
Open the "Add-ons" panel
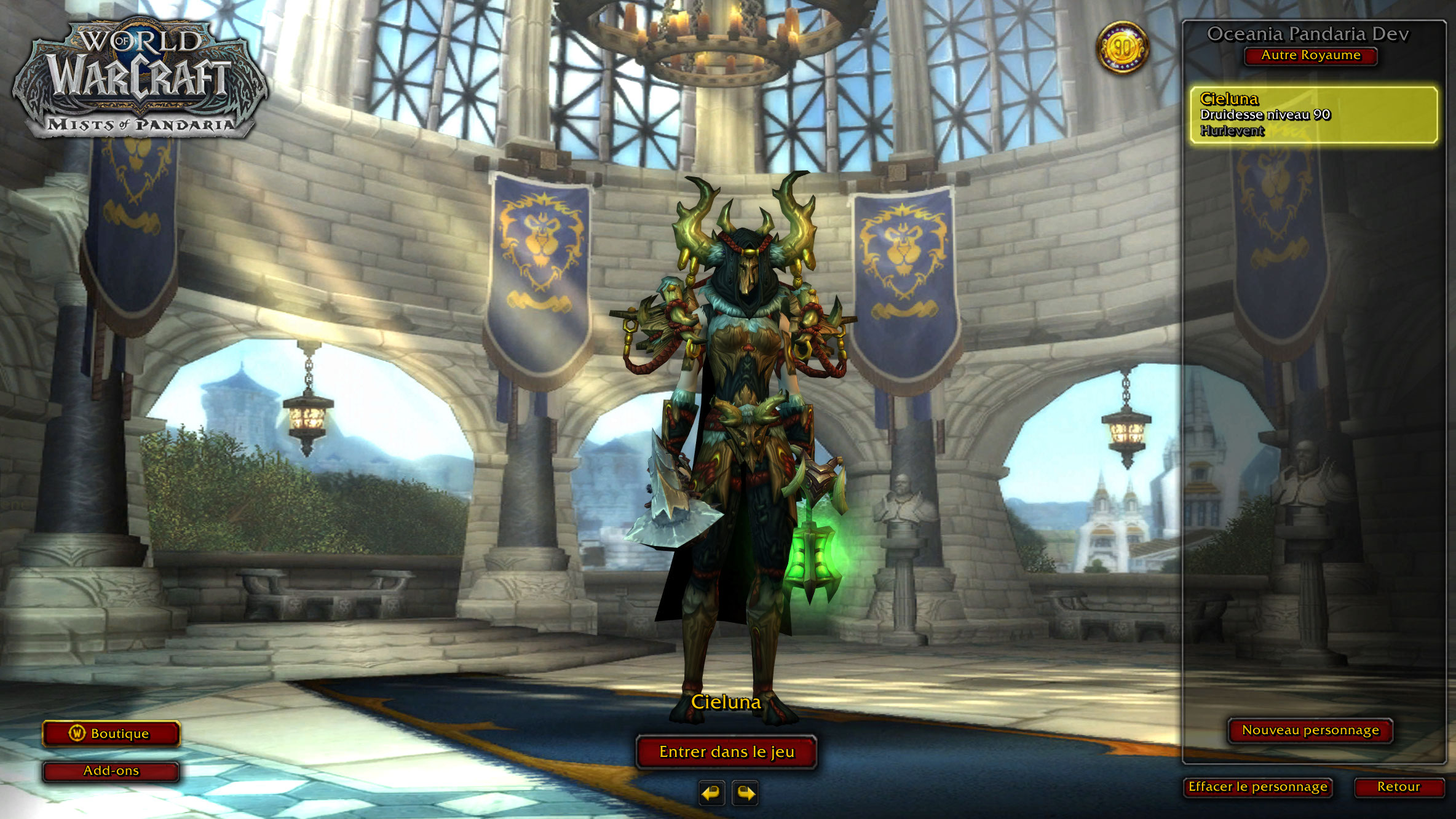coord(109,770)
